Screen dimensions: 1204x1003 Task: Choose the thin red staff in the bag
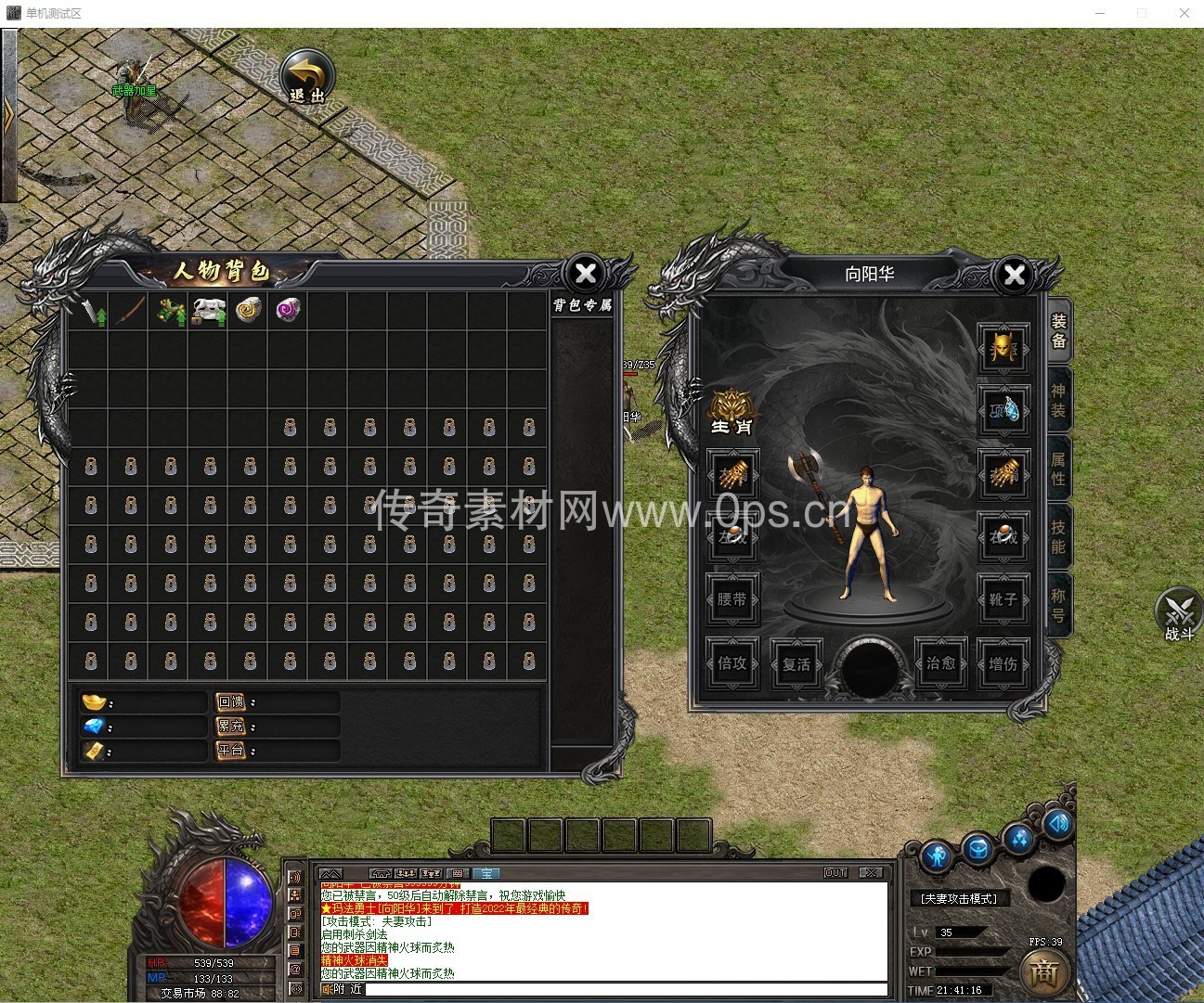click(129, 310)
